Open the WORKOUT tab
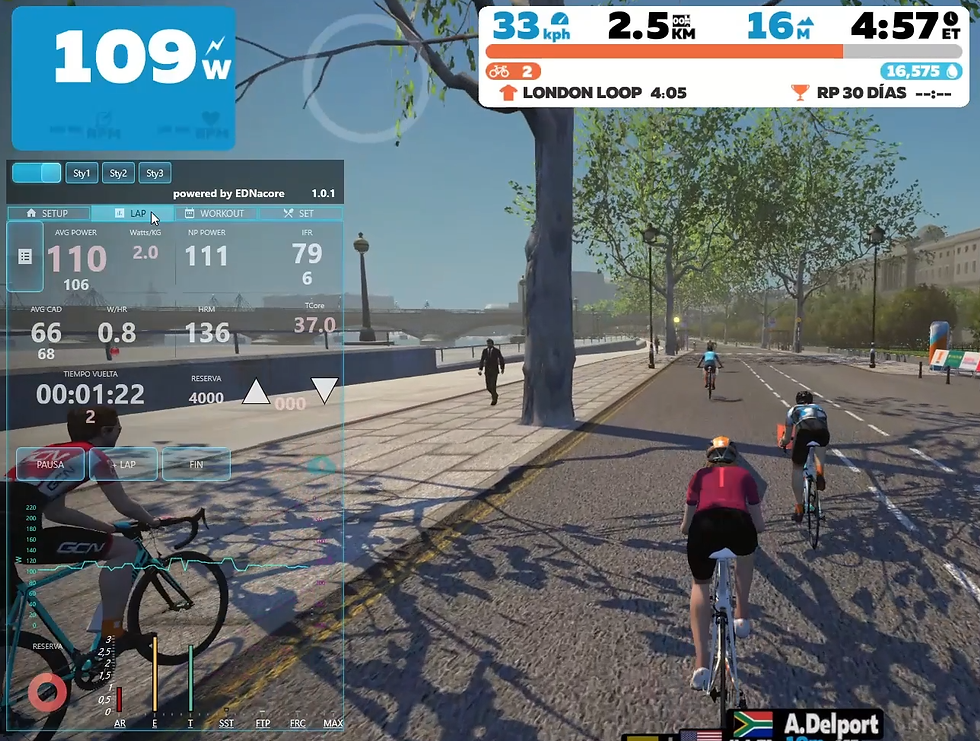The image size is (980, 741). pos(215,213)
